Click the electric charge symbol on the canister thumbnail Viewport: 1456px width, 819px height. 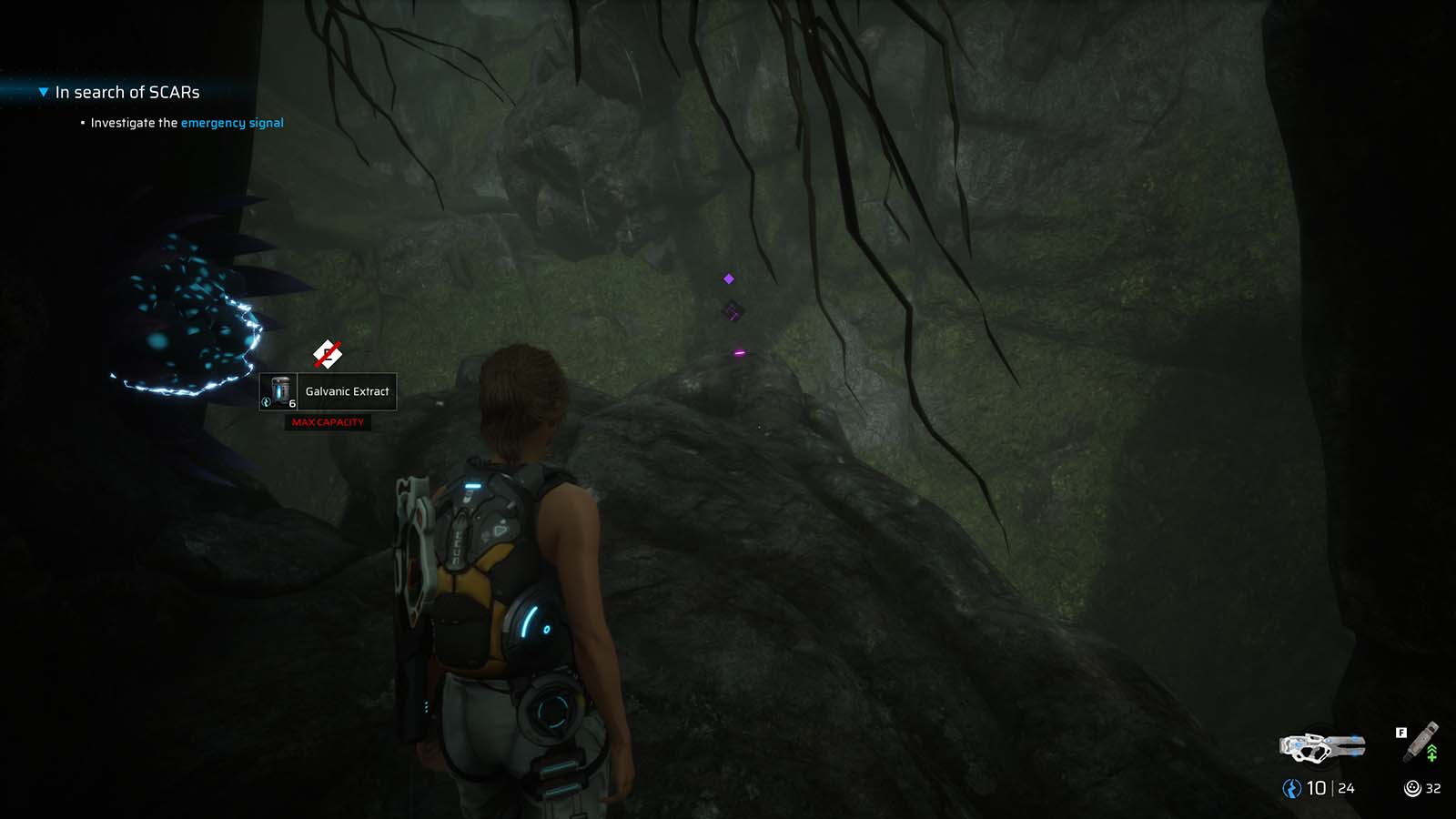266,402
